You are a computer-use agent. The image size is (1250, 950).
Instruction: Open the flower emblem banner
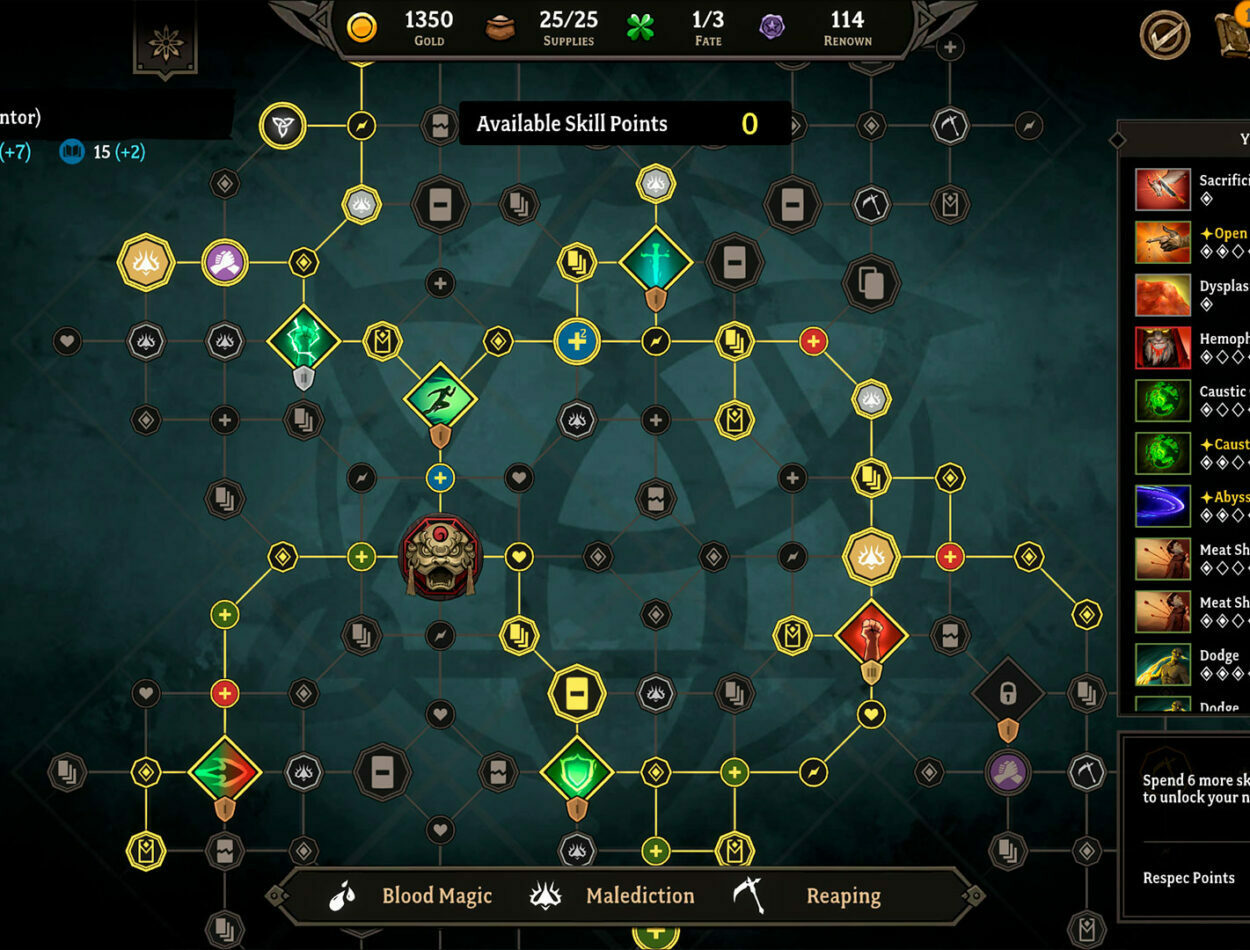165,43
